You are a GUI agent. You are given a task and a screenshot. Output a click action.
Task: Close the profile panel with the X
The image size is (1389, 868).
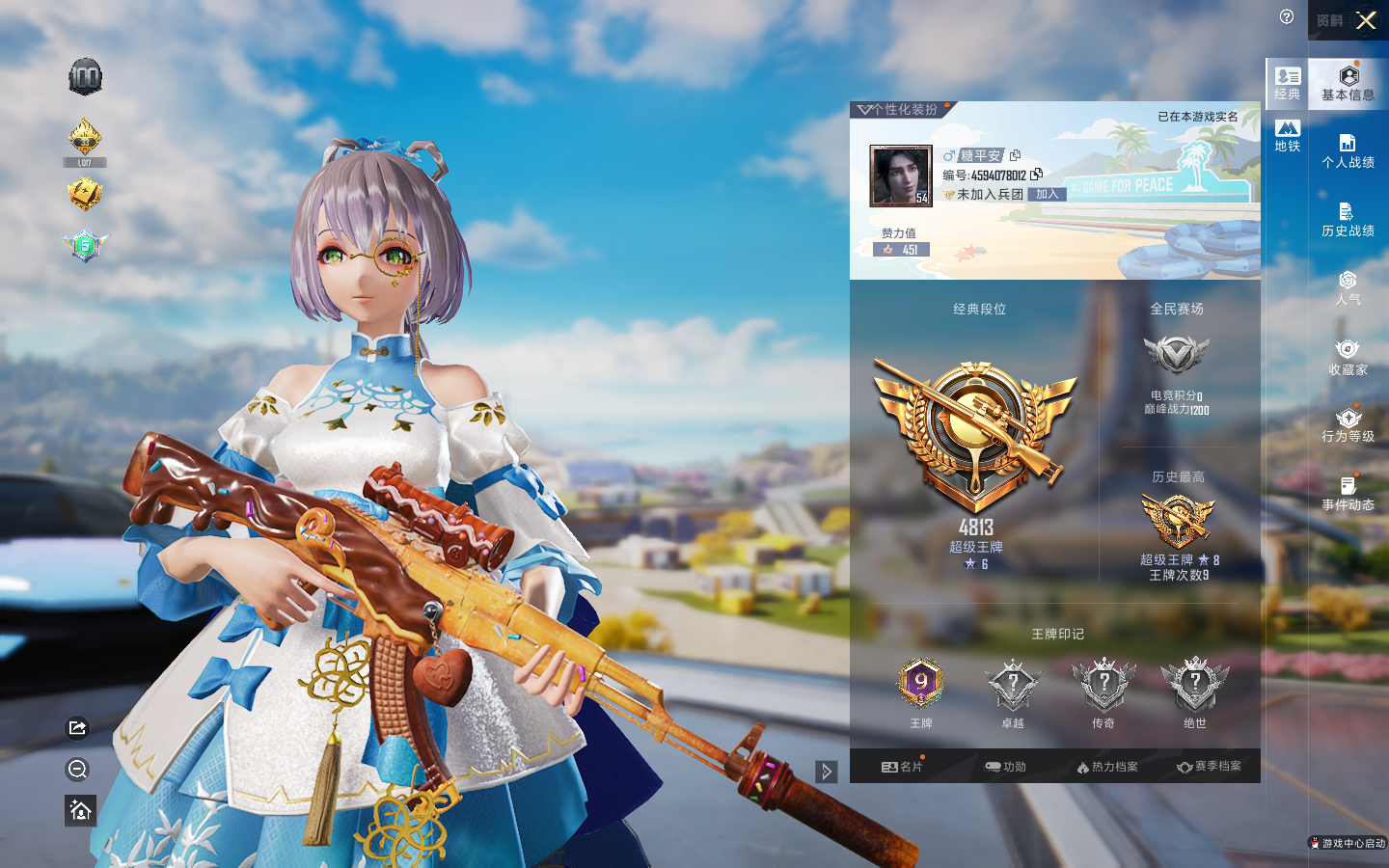coord(1366,20)
